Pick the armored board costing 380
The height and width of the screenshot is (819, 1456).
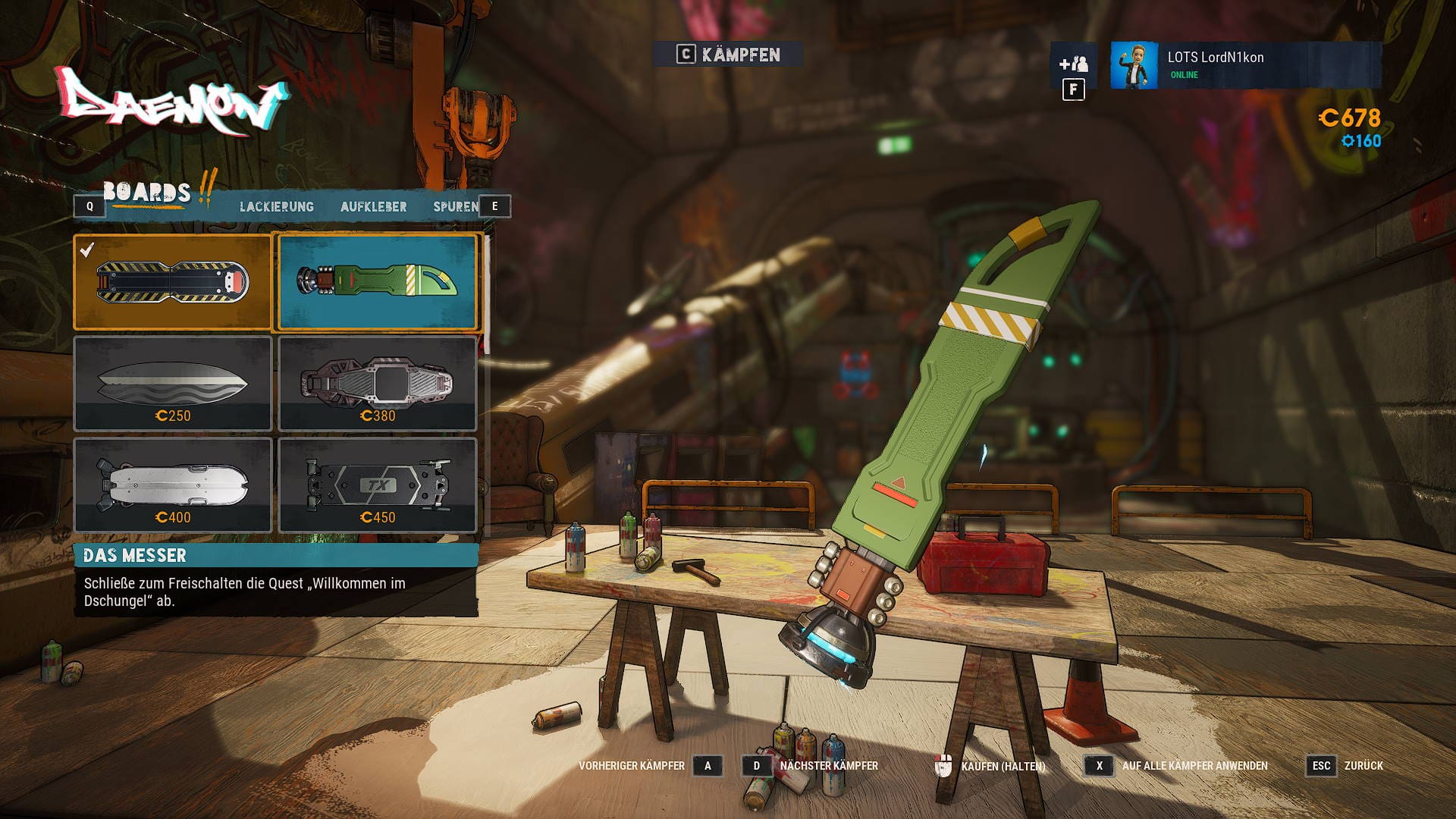coord(378,384)
